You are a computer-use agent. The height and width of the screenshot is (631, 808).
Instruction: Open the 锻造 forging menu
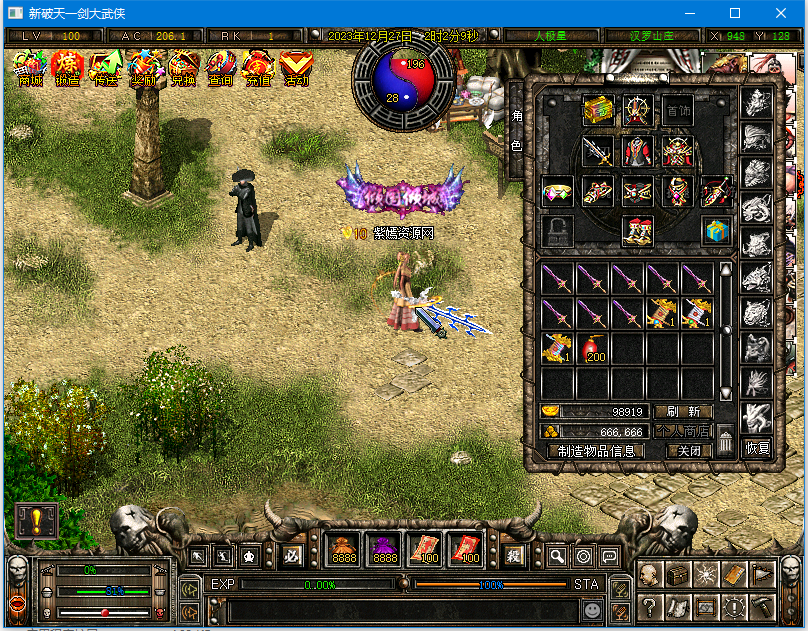68,68
